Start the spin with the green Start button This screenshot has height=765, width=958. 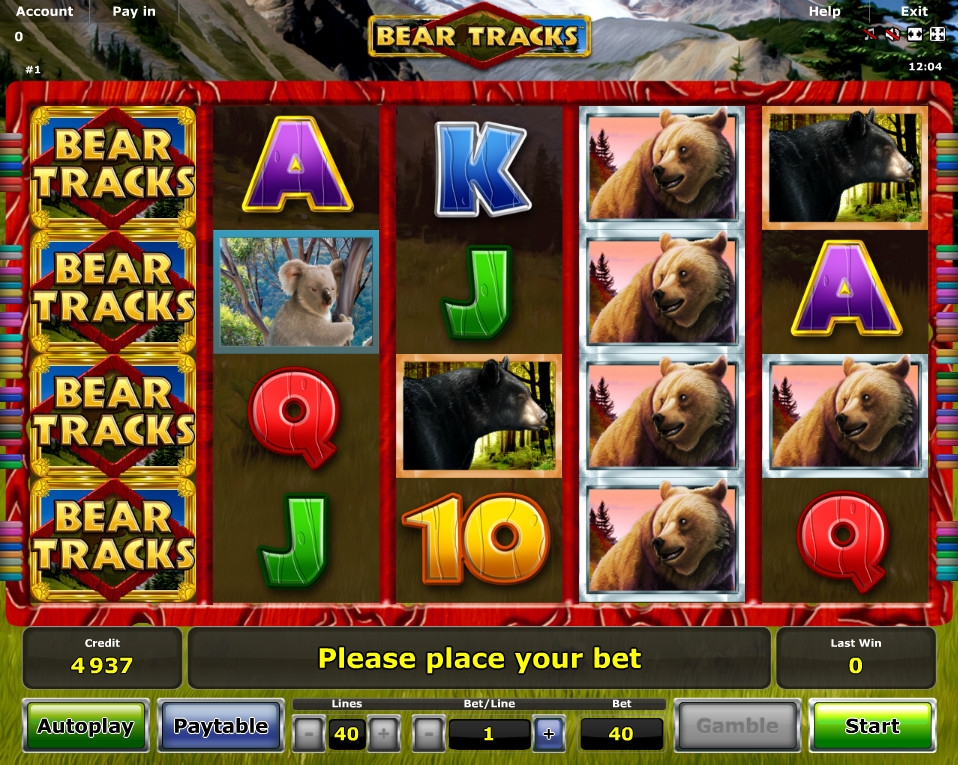click(871, 726)
